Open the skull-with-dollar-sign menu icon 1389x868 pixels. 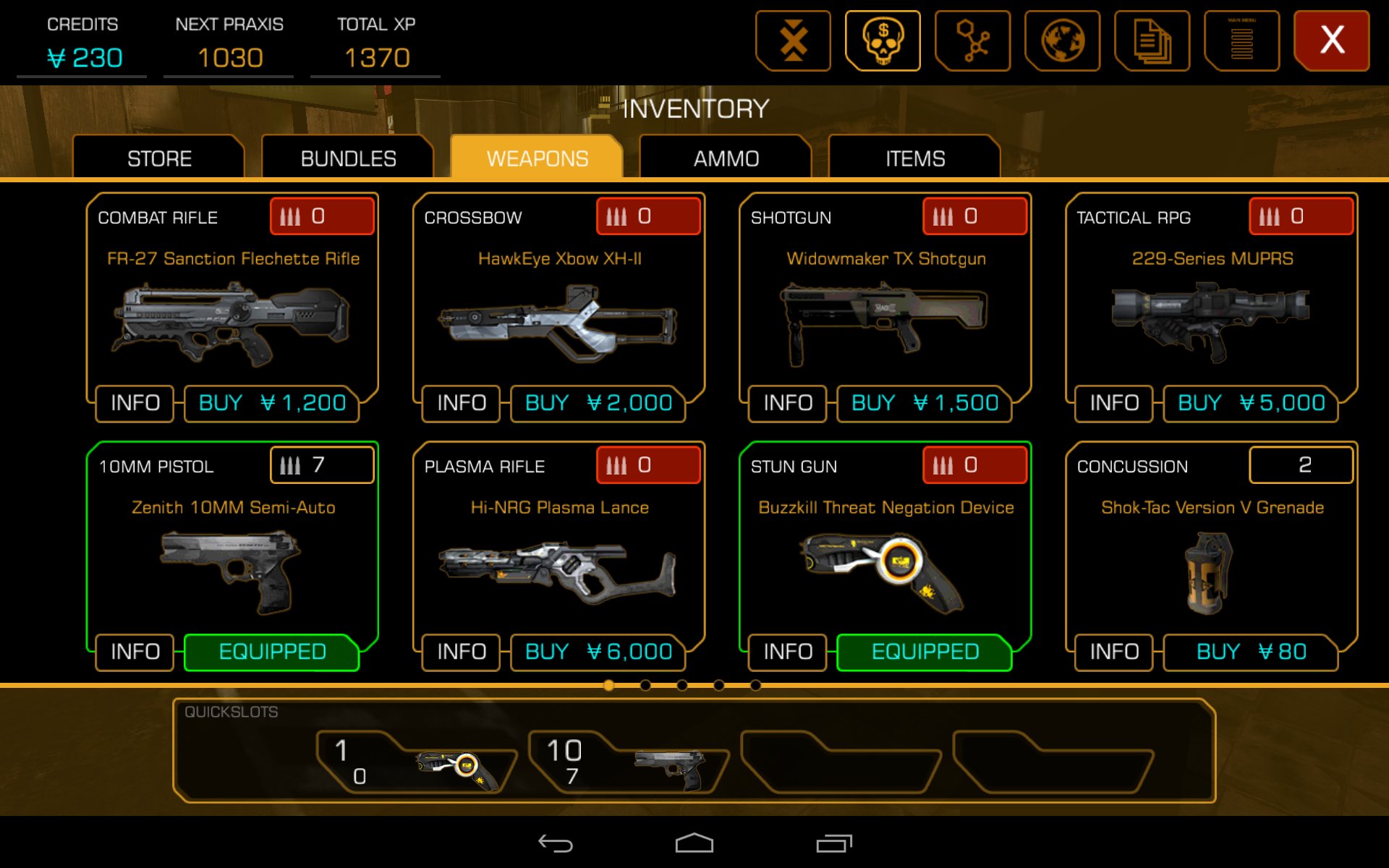point(883,41)
